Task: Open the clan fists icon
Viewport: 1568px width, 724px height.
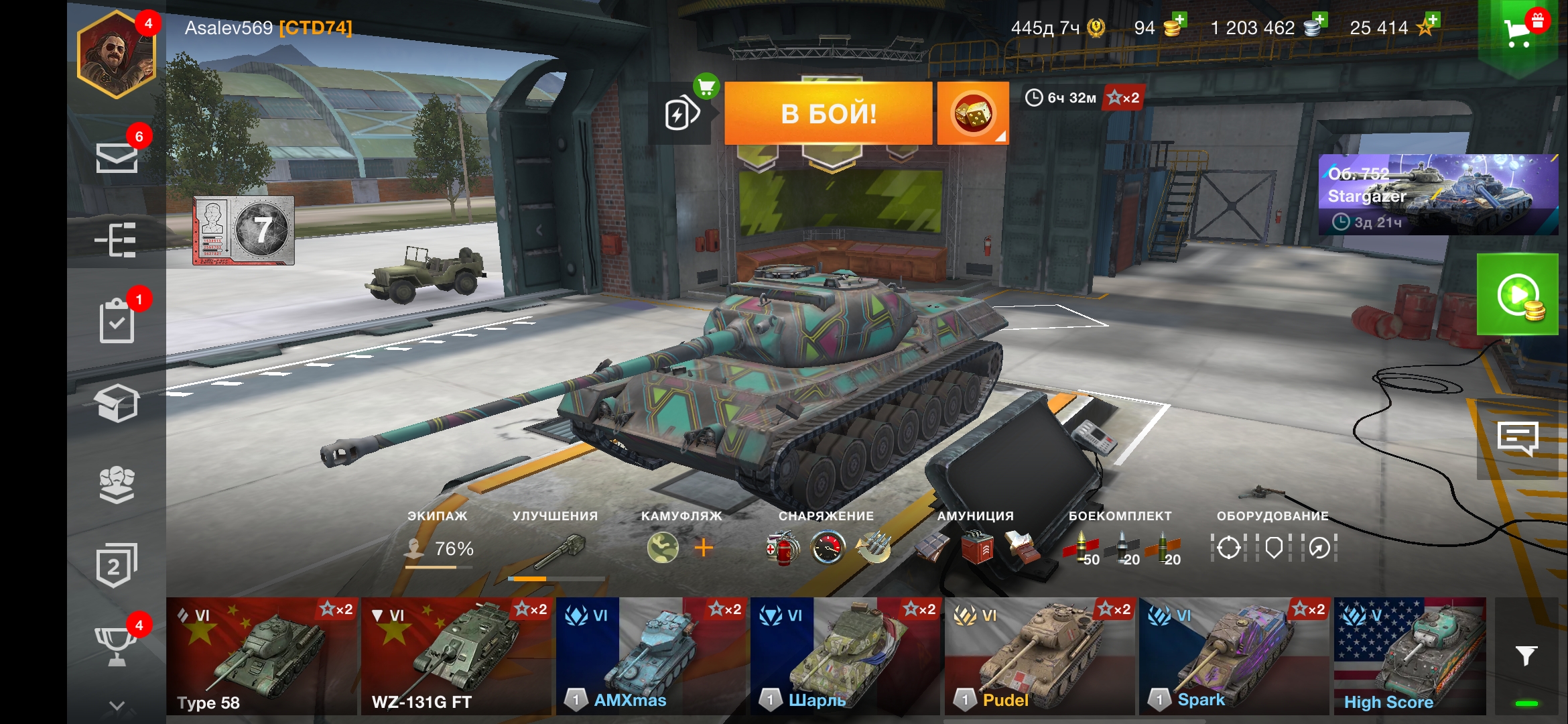Action: [117, 484]
